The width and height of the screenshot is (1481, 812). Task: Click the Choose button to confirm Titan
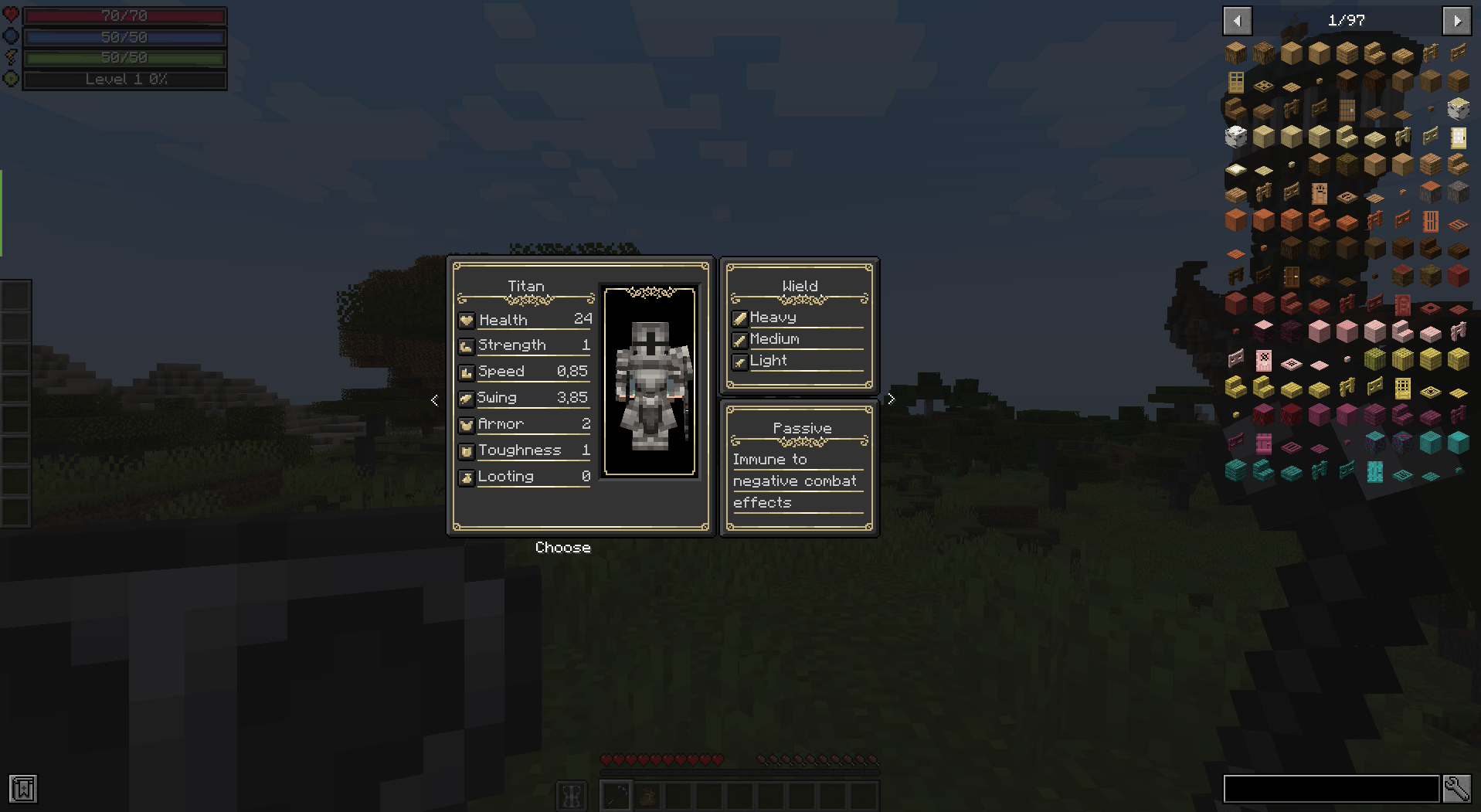point(562,547)
